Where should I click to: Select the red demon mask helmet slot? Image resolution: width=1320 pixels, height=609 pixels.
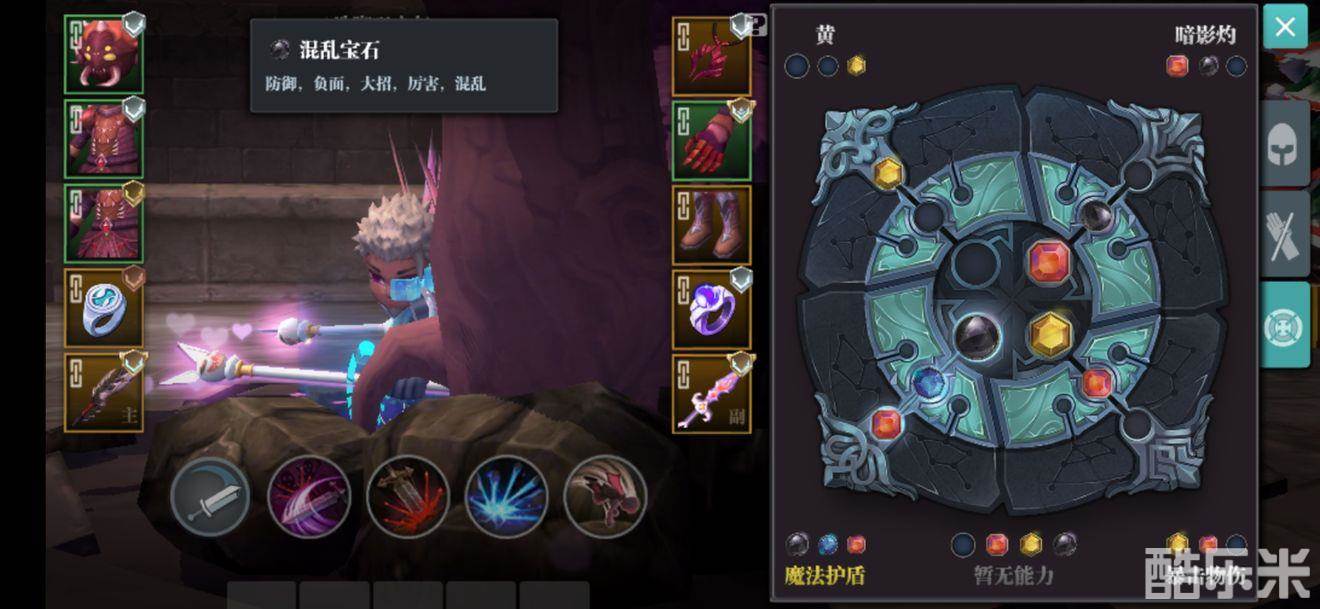(104, 54)
